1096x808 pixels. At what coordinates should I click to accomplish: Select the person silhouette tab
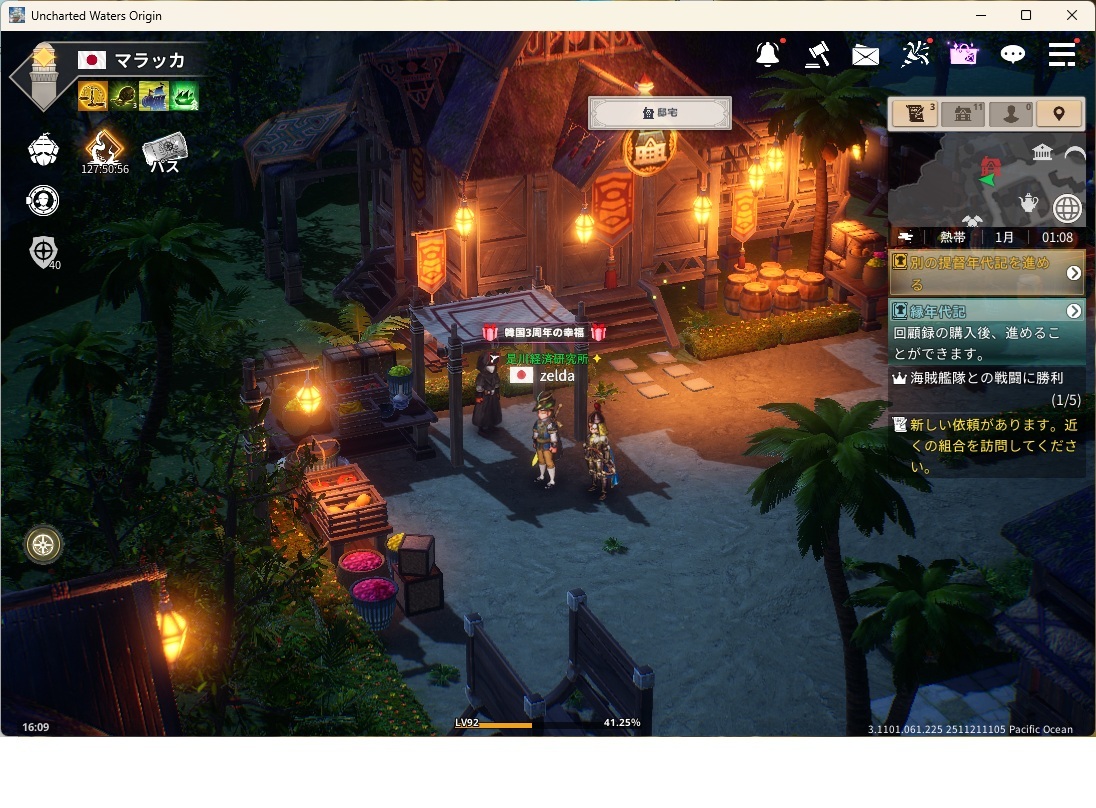point(1010,114)
